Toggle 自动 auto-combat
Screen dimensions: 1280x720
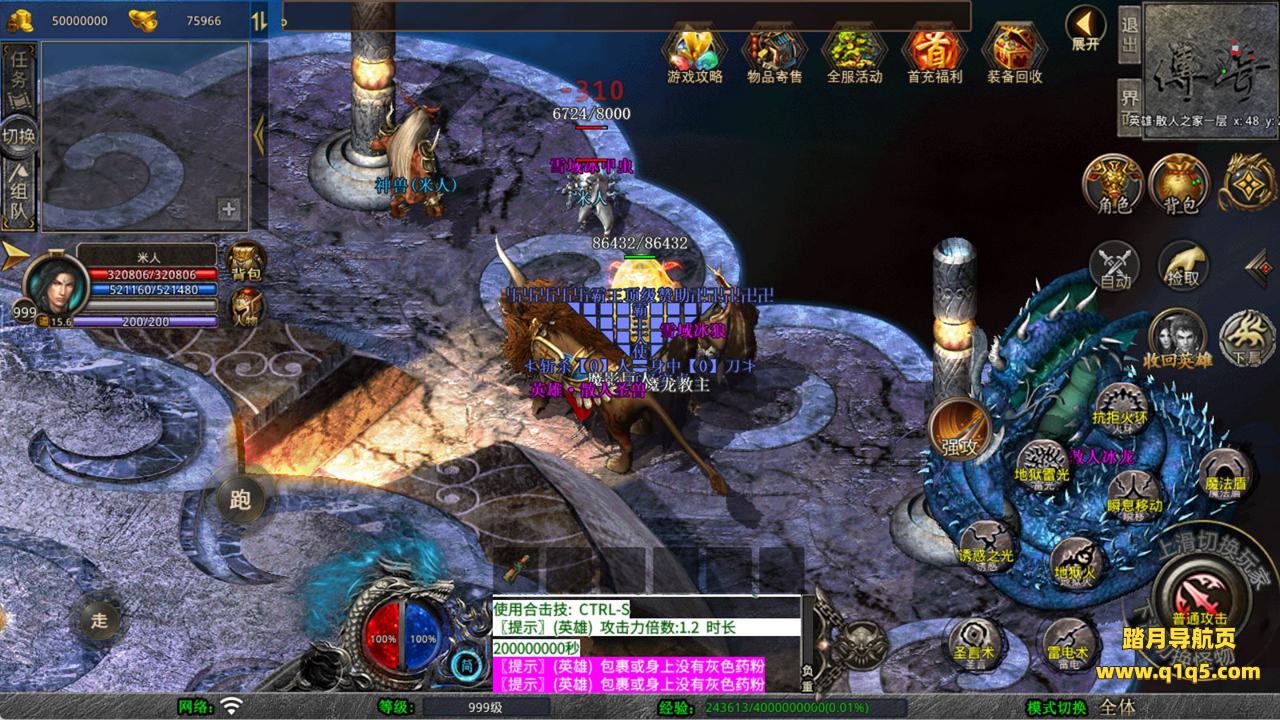coord(1115,267)
